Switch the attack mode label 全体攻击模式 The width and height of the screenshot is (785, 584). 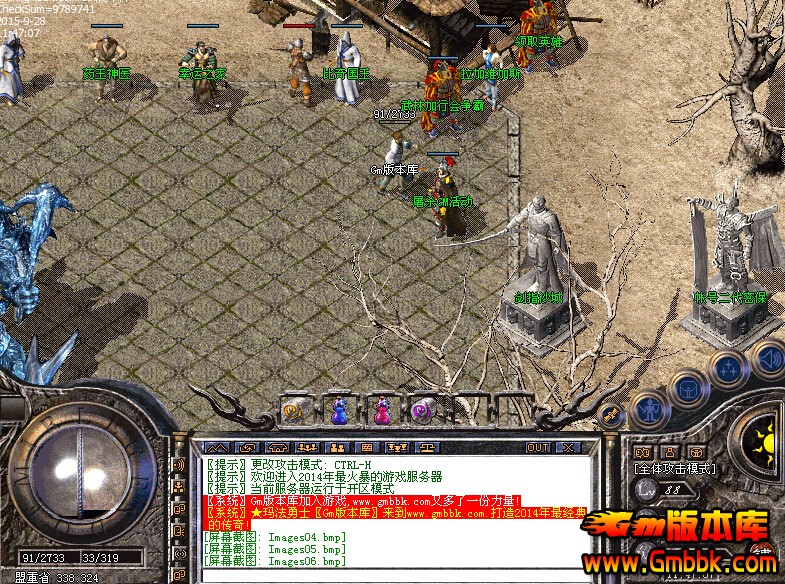click(x=672, y=468)
